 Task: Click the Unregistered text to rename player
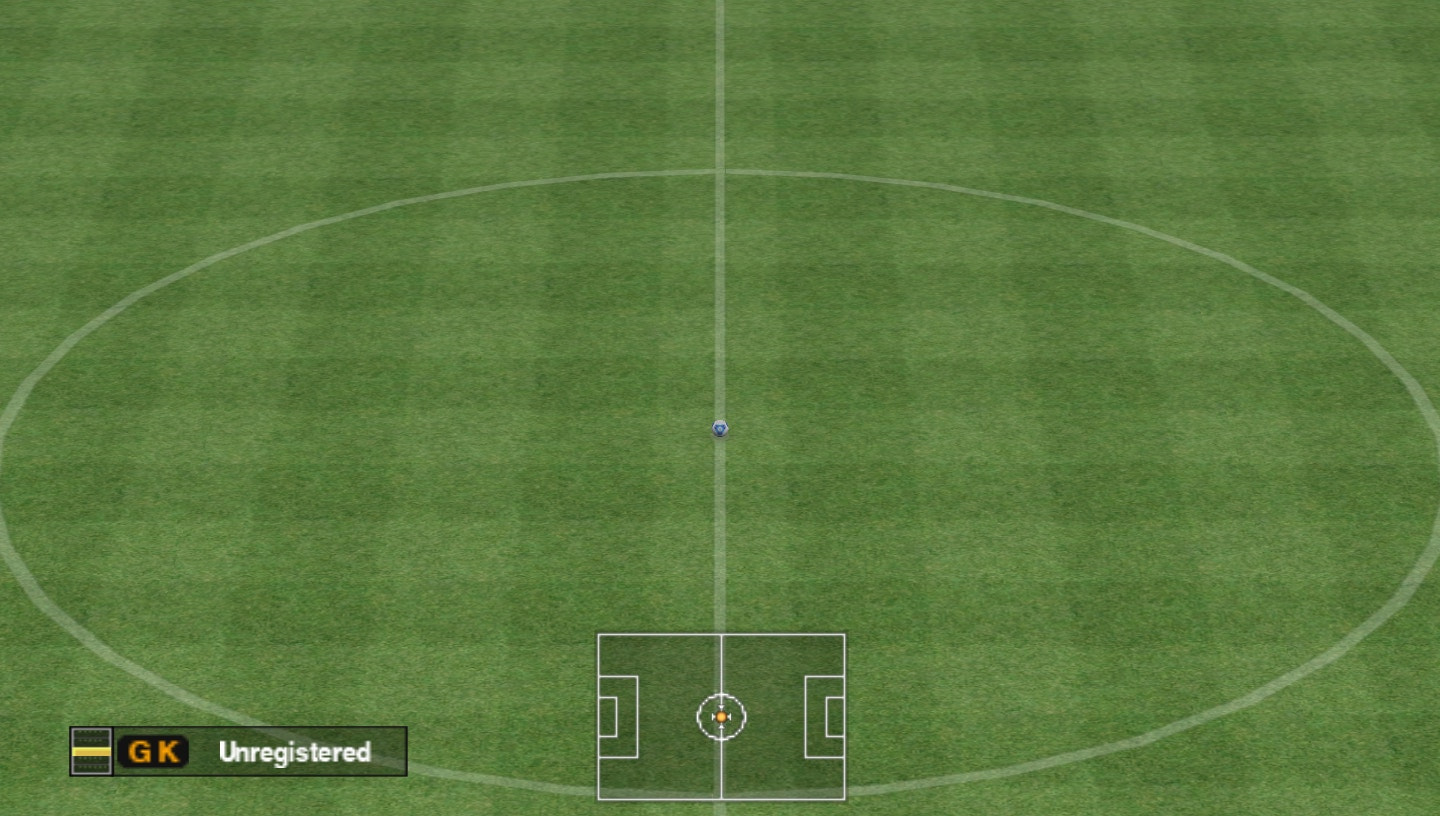(294, 753)
